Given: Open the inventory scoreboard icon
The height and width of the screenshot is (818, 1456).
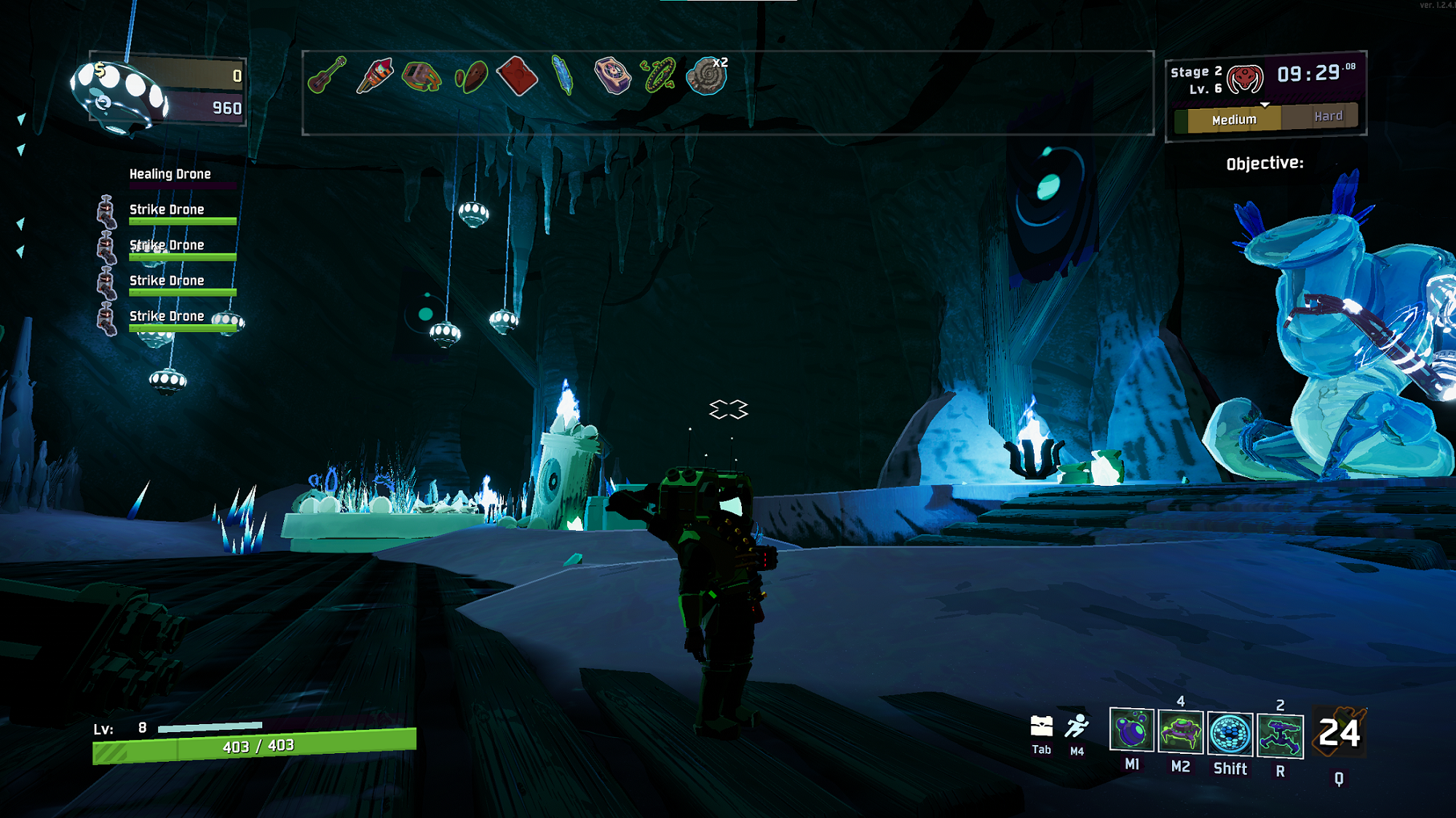Looking at the screenshot, I should (1042, 726).
